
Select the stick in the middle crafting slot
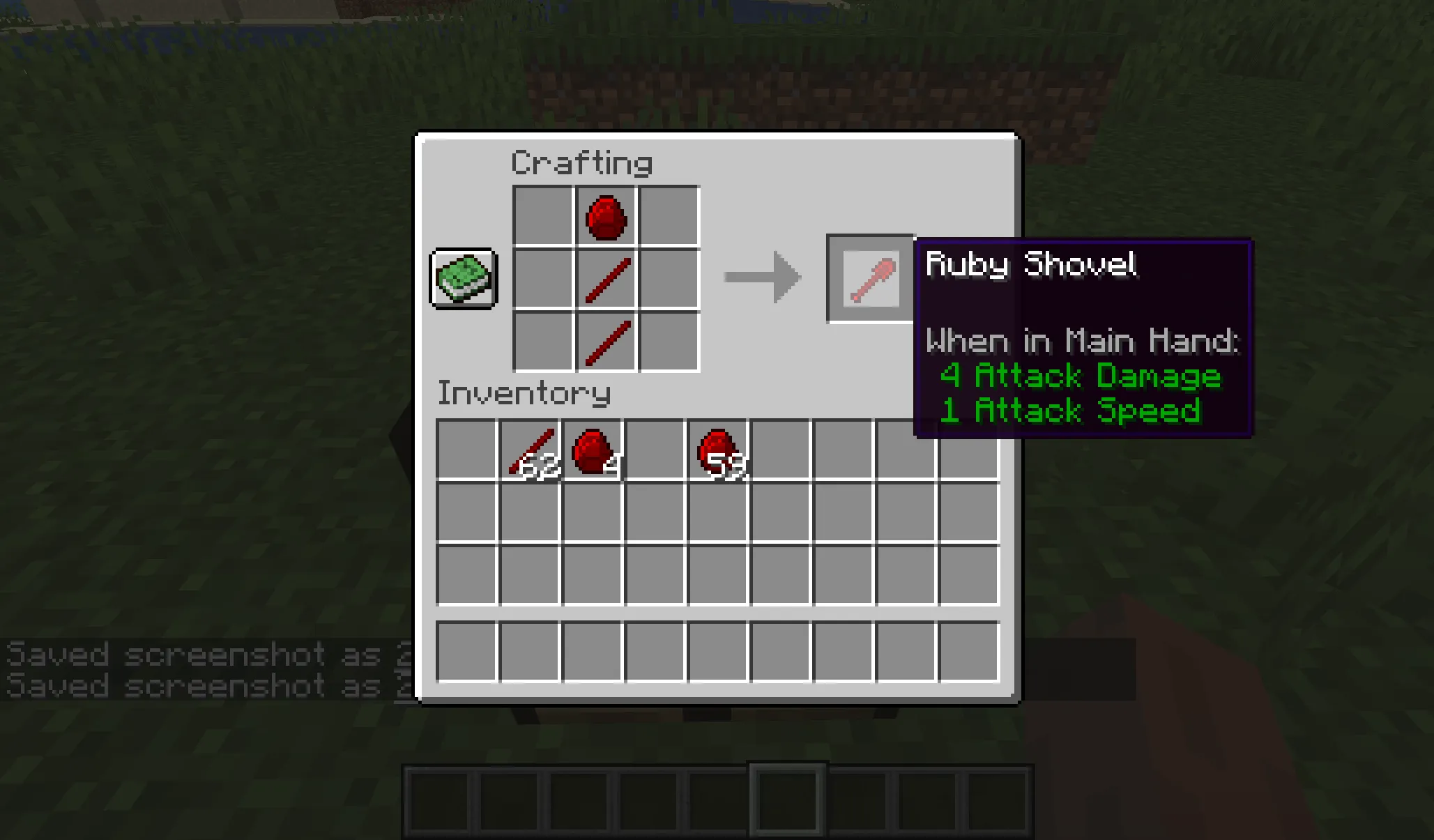point(606,280)
